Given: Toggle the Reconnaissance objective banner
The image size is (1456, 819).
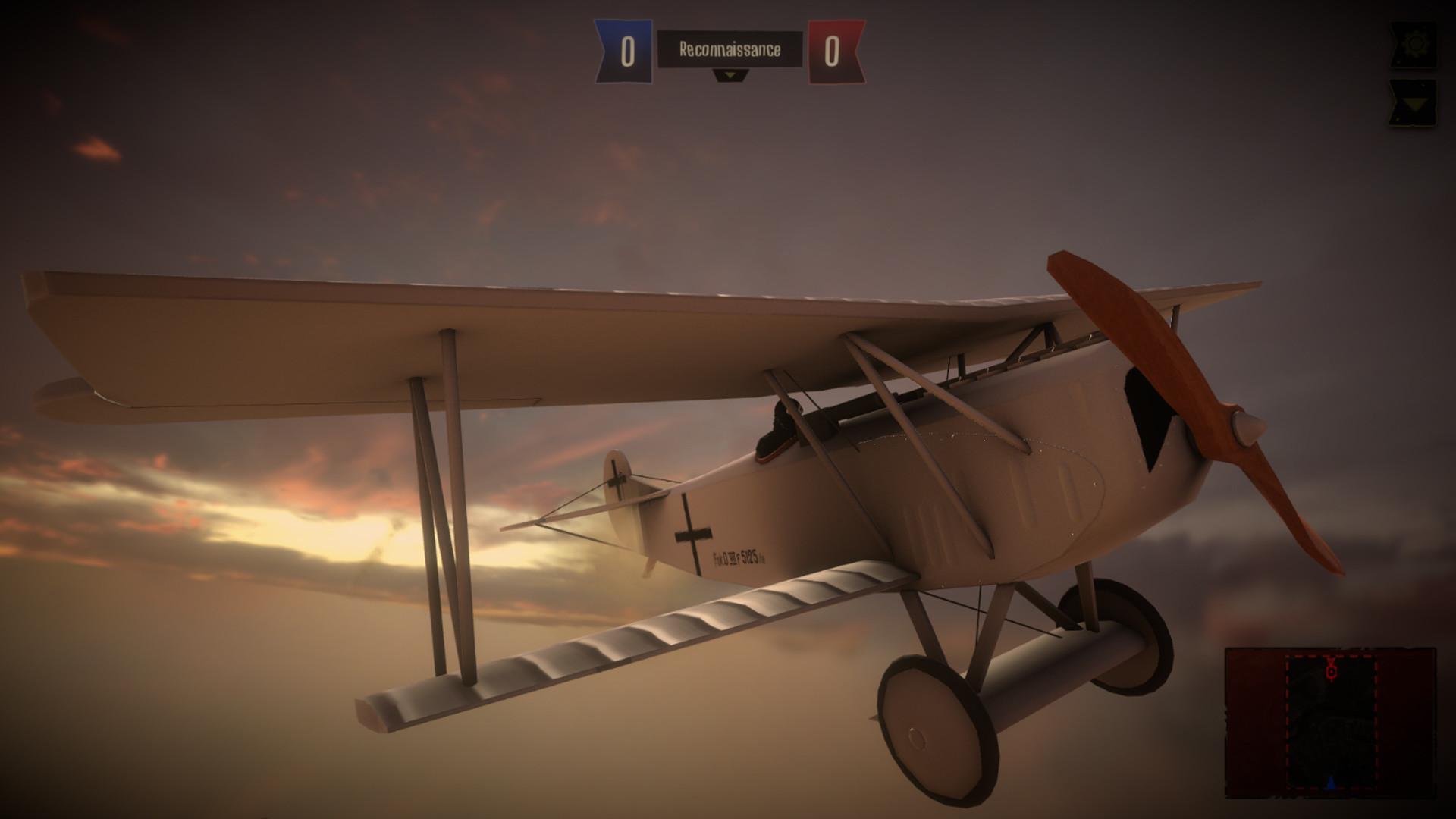Looking at the screenshot, I should pos(730,49).
